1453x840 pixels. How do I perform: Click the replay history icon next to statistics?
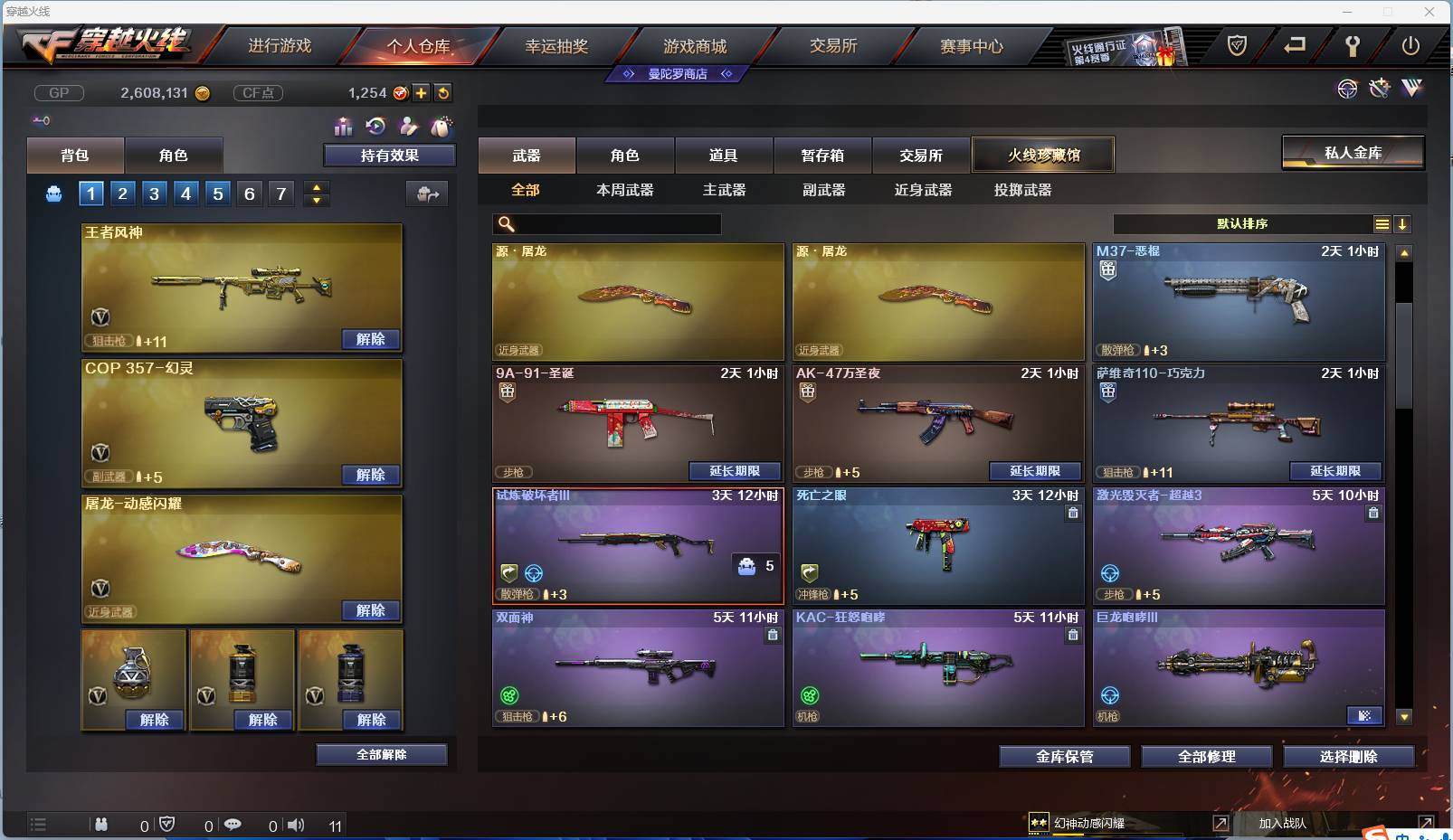pos(374,127)
